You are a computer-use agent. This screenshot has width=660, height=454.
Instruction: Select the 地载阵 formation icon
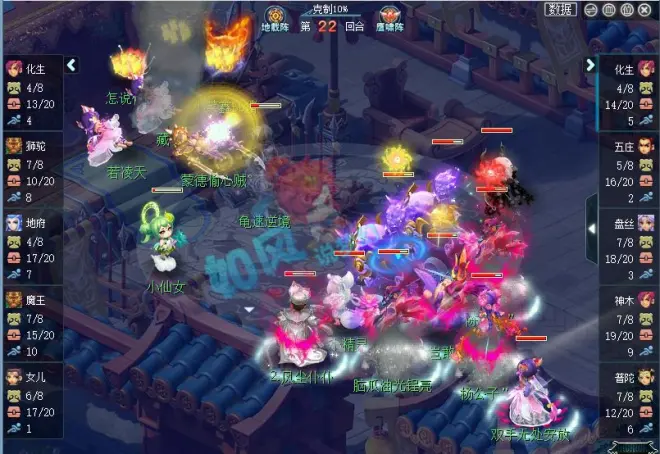(275, 19)
